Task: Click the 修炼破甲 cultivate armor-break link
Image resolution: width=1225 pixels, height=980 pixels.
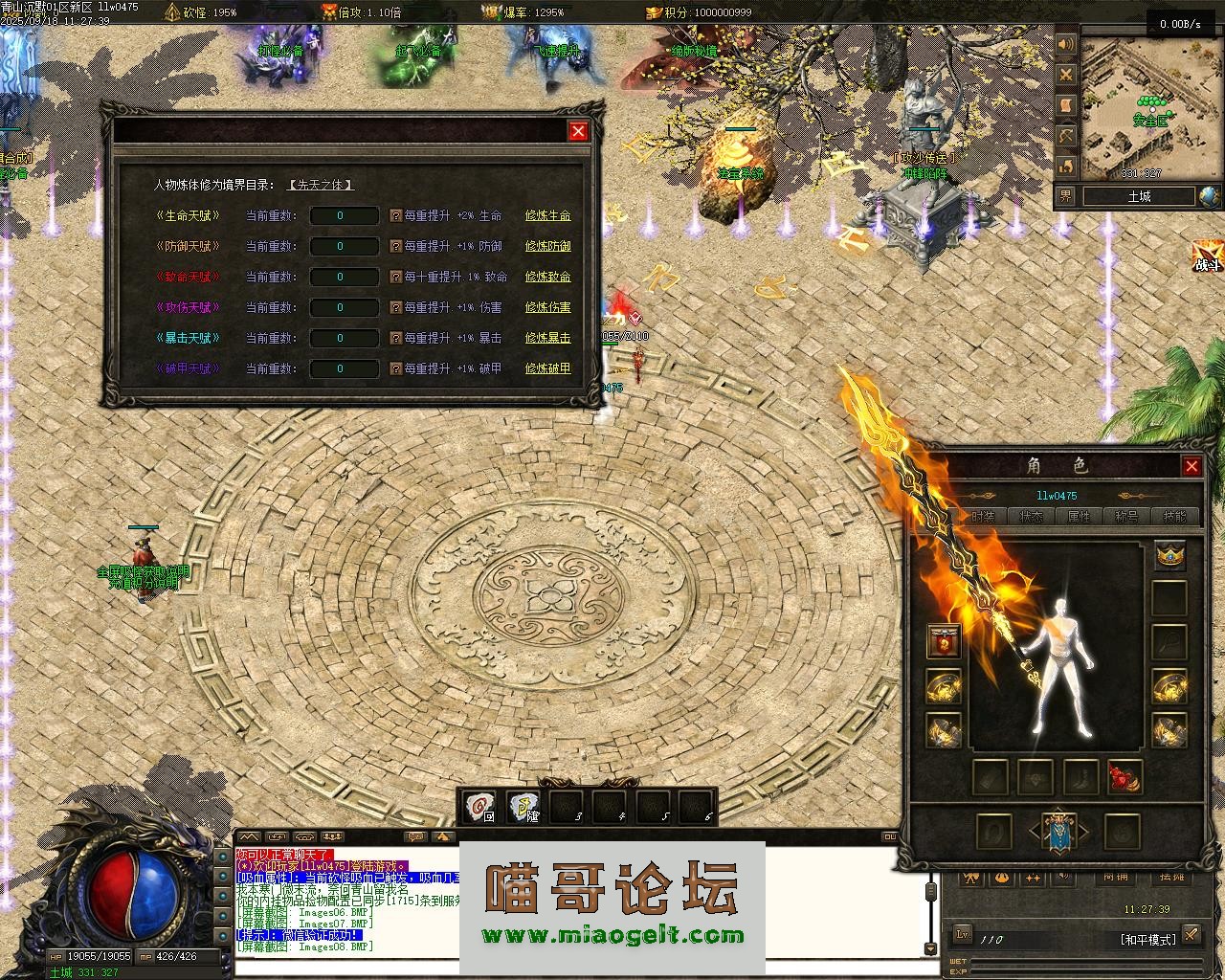Action: (x=547, y=369)
